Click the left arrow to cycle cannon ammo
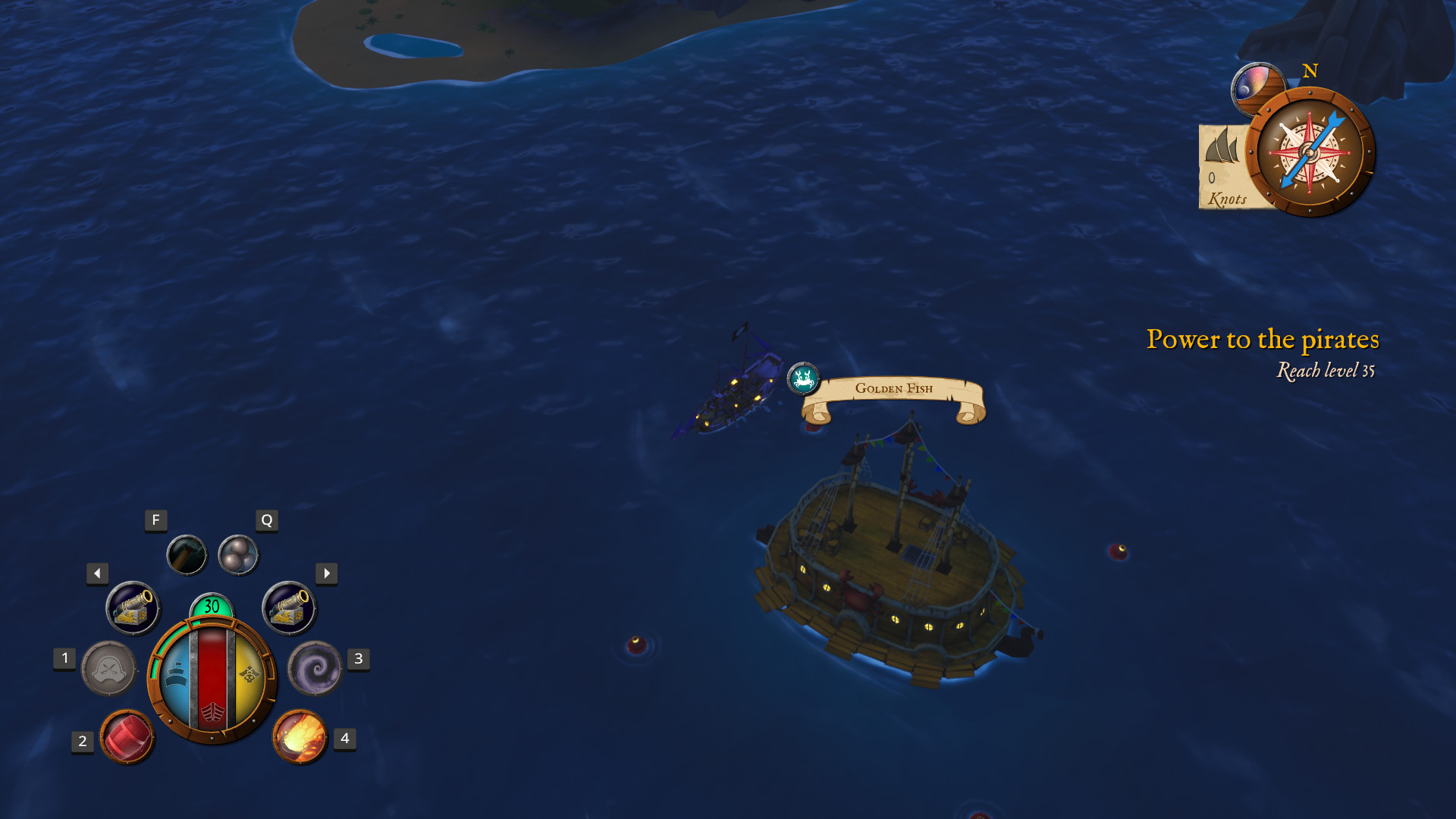1456x819 pixels. (x=96, y=574)
